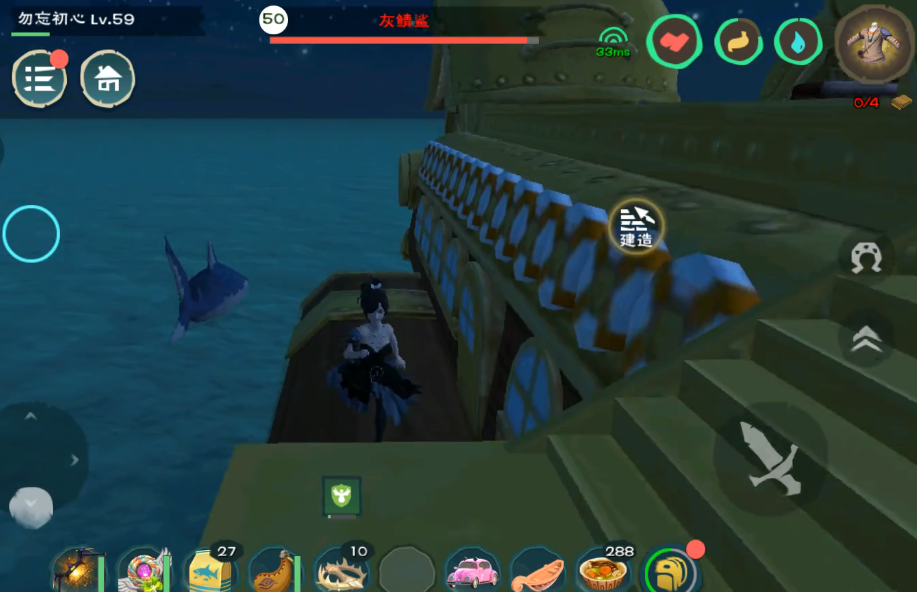Tap the cyan ring button
917x592 pixels.
click(x=31, y=234)
